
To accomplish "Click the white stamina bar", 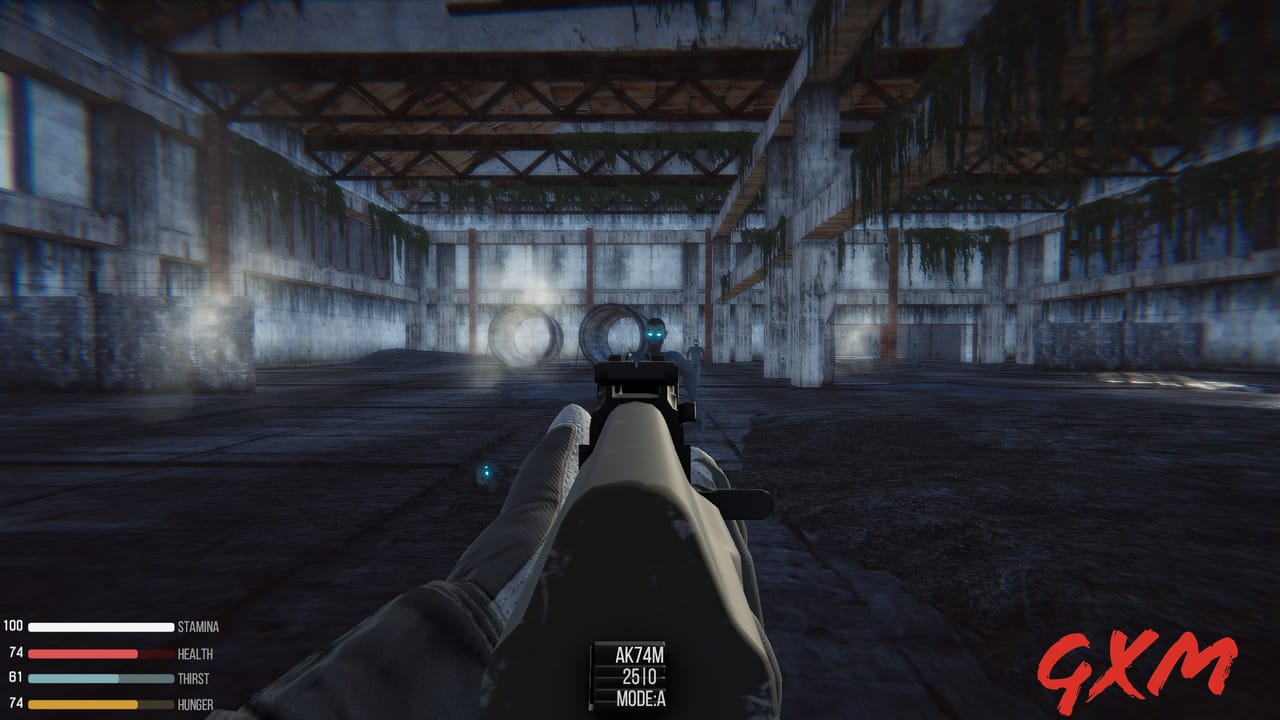I will (x=100, y=628).
